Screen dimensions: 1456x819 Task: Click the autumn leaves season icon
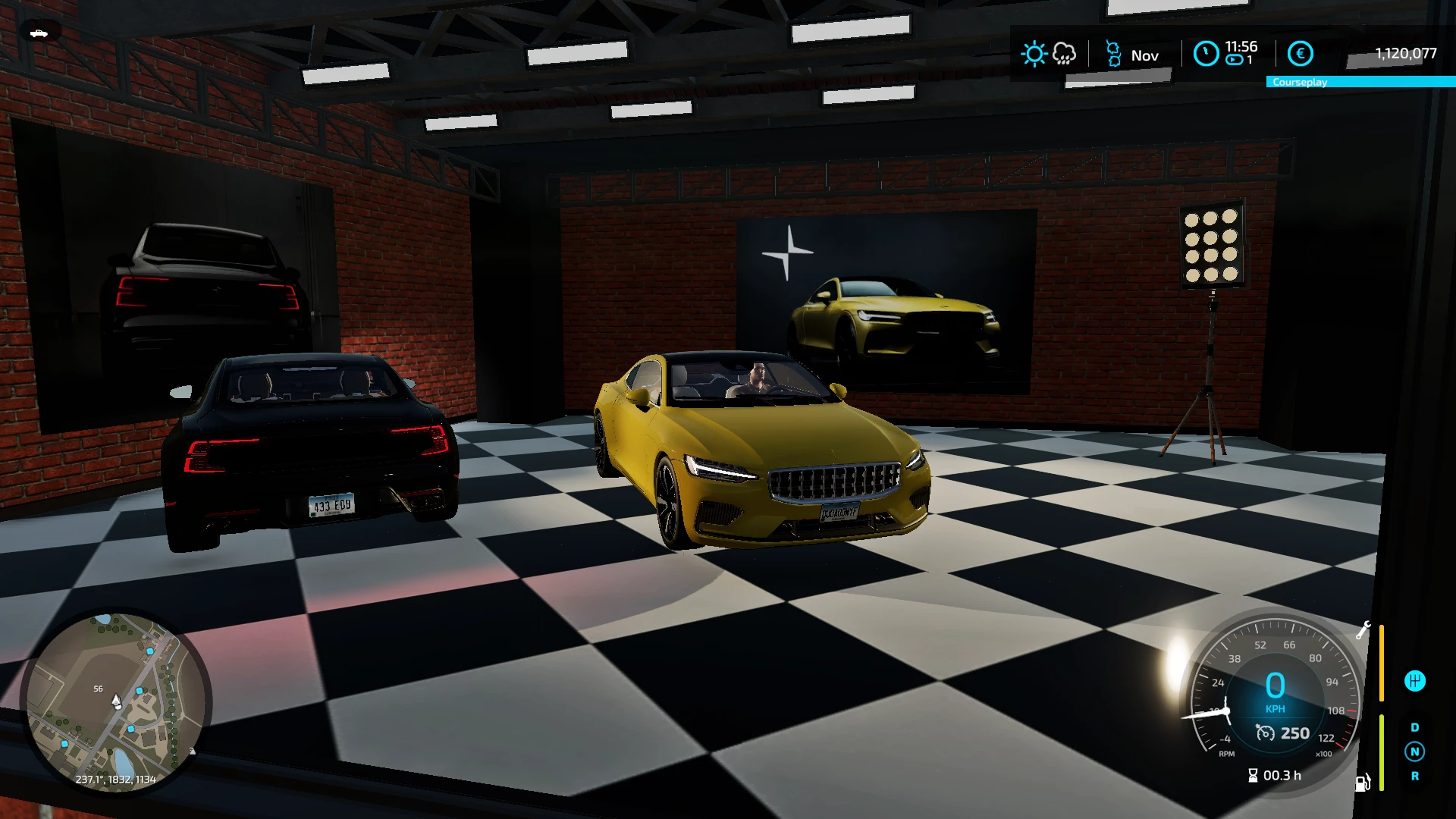tap(1113, 54)
